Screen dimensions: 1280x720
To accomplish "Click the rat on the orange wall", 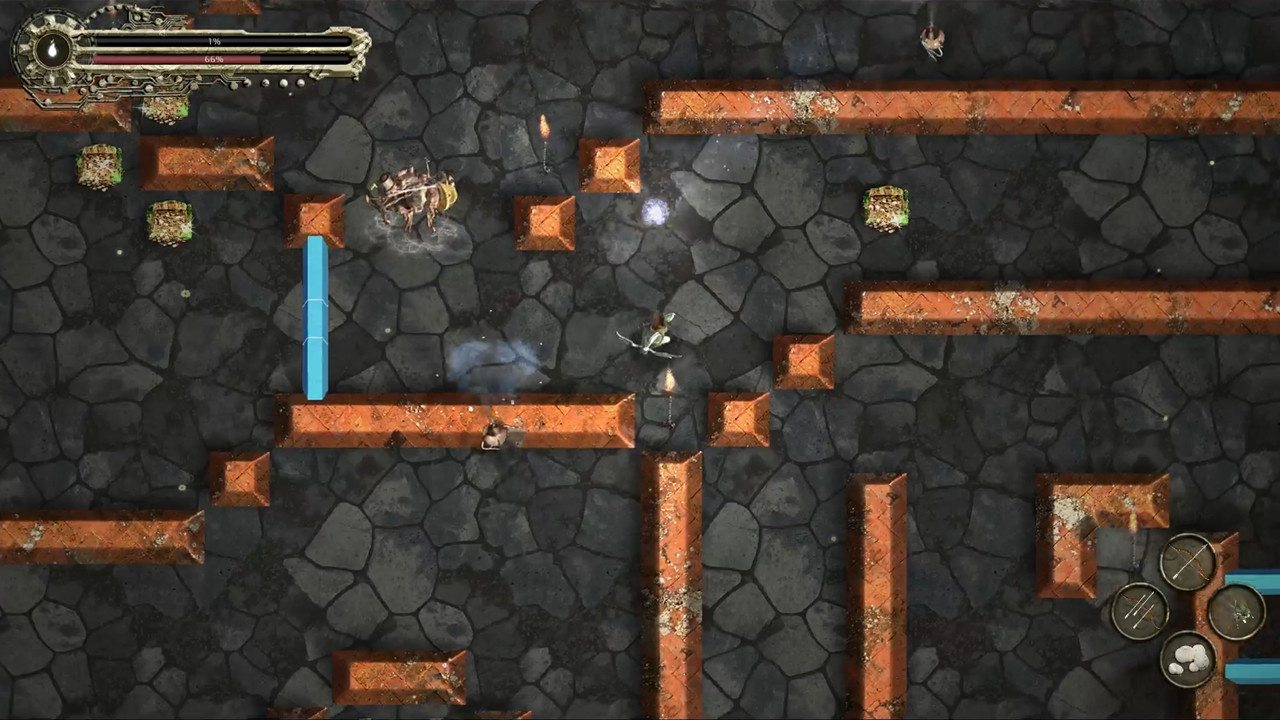I will click(x=493, y=437).
